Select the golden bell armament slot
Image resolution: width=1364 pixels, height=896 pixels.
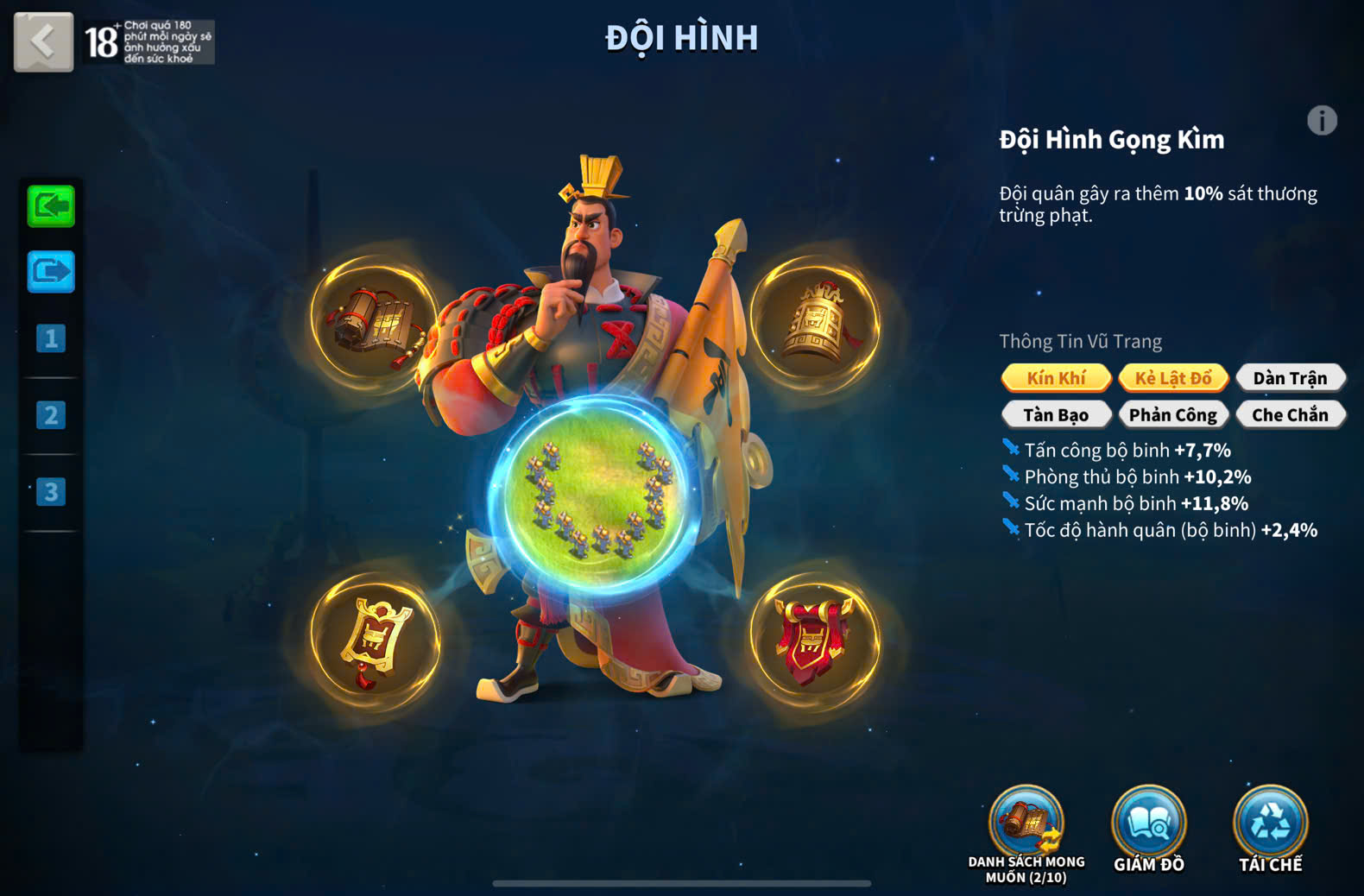click(x=814, y=321)
